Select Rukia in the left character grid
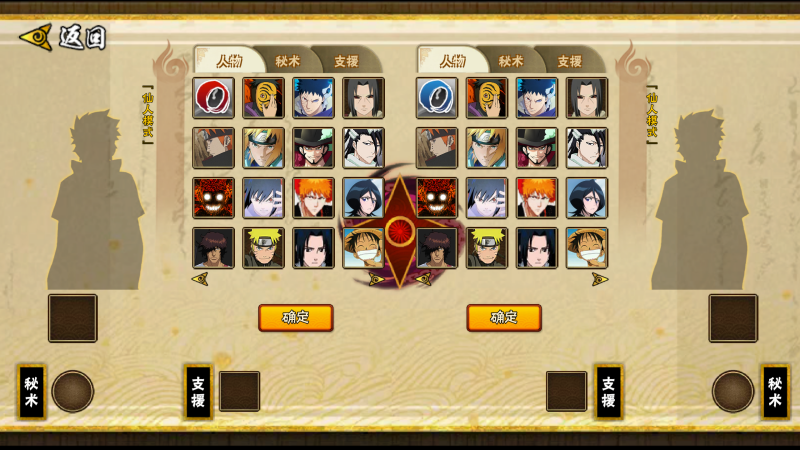 363,198
